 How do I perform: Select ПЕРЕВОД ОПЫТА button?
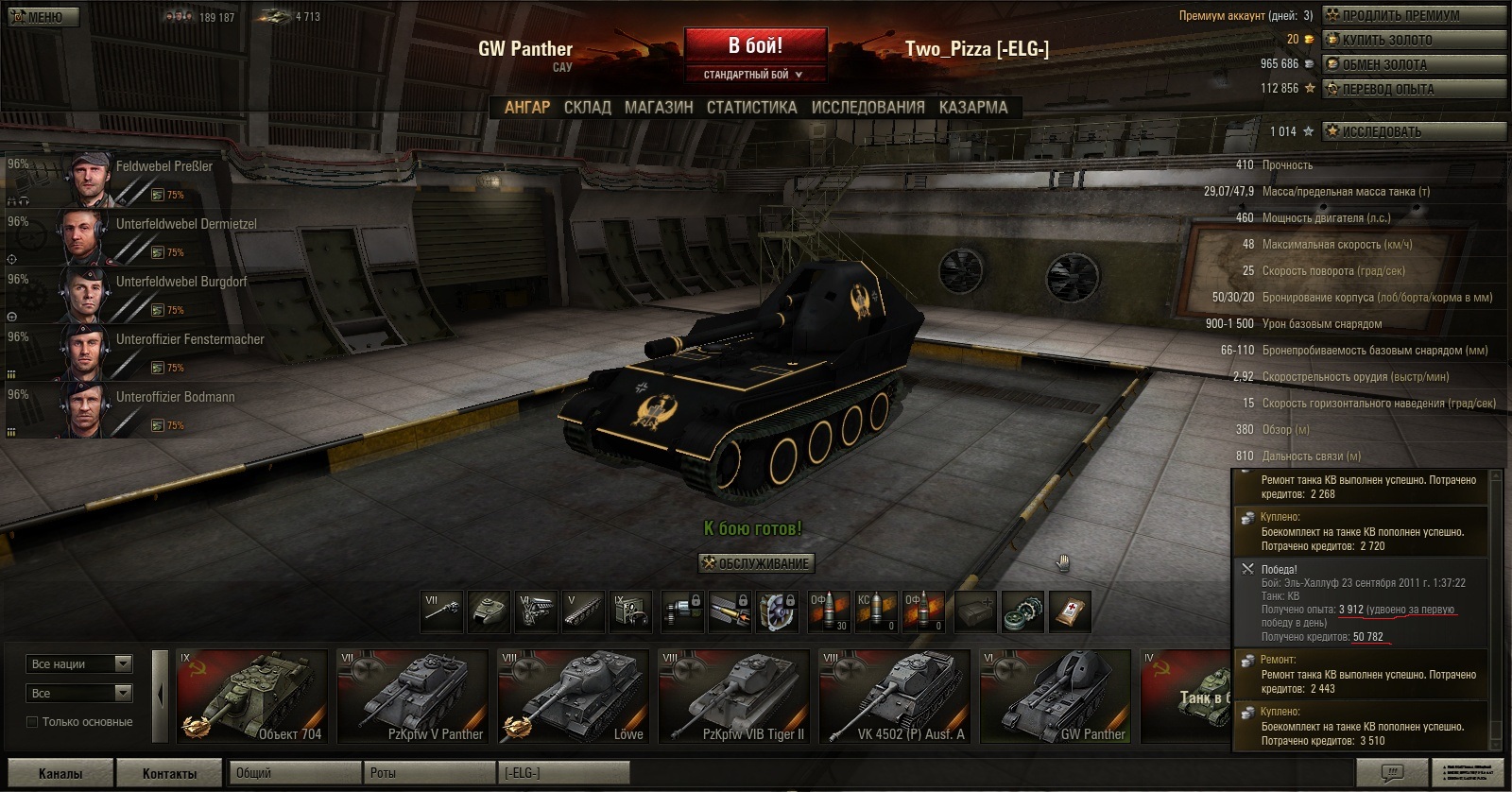1412,89
